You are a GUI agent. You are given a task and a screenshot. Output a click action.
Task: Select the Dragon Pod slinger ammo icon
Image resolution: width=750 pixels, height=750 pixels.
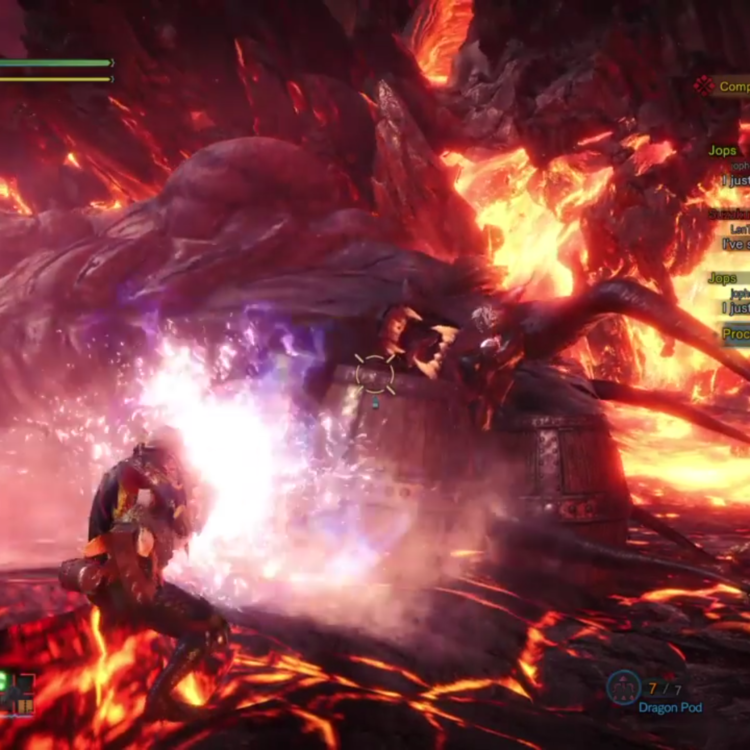tap(624, 687)
